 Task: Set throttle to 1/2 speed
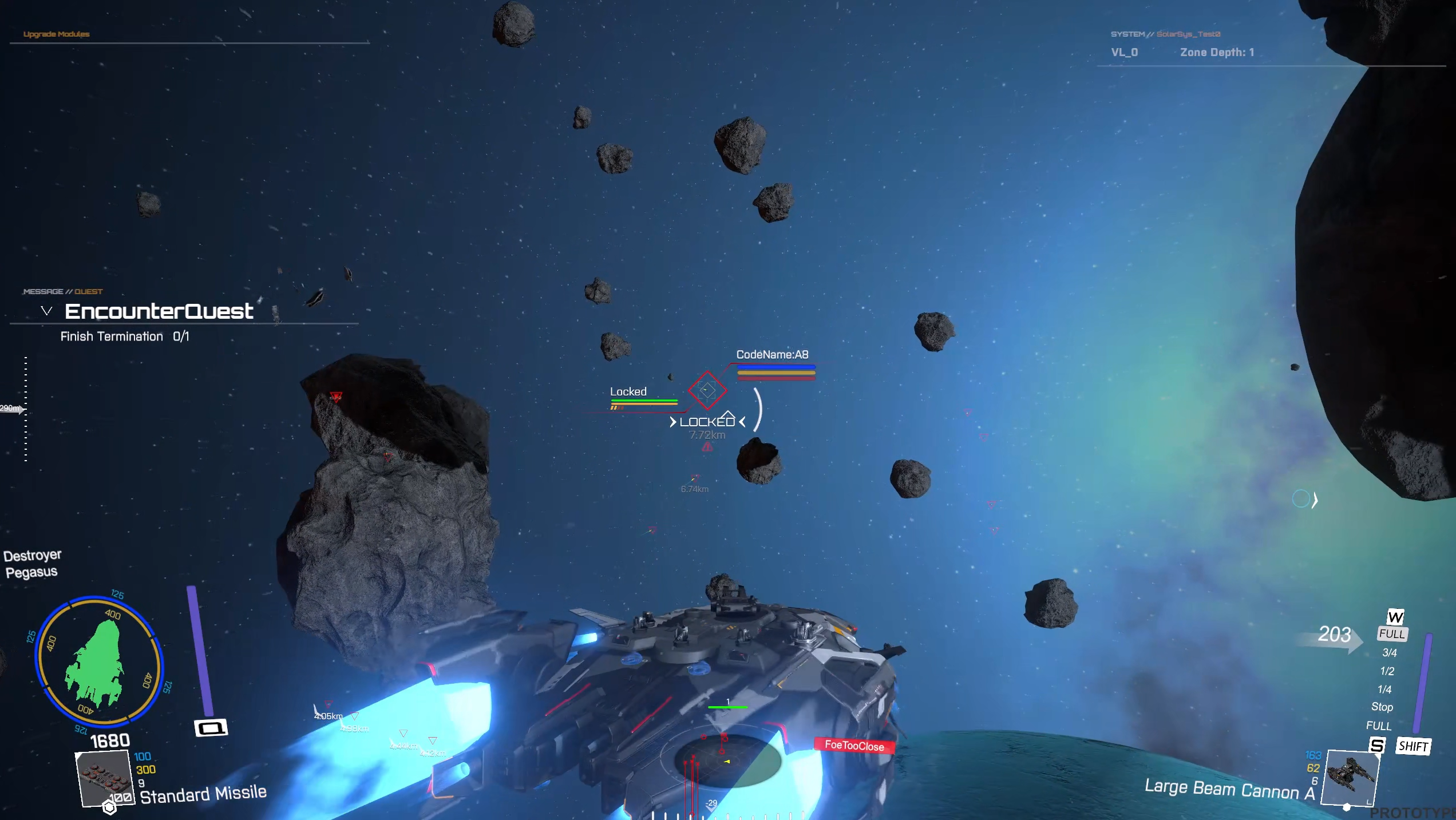(x=1387, y=671)
